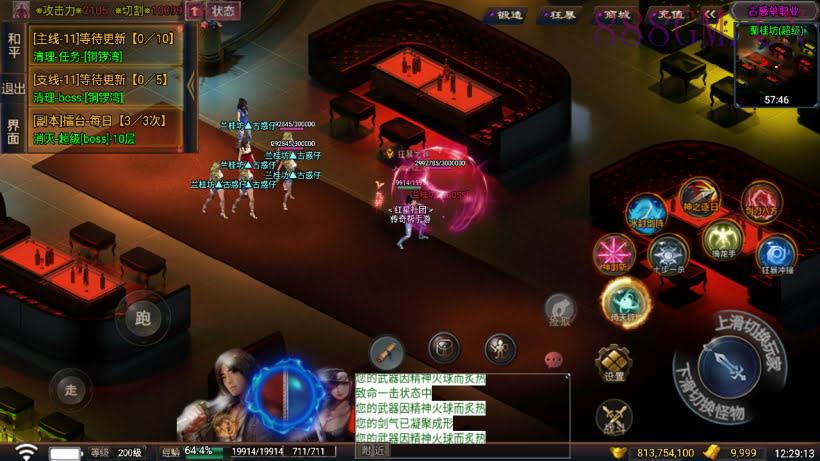
Task: Collapse the quest tracker panel arrow
Action: tap(191, 86)
